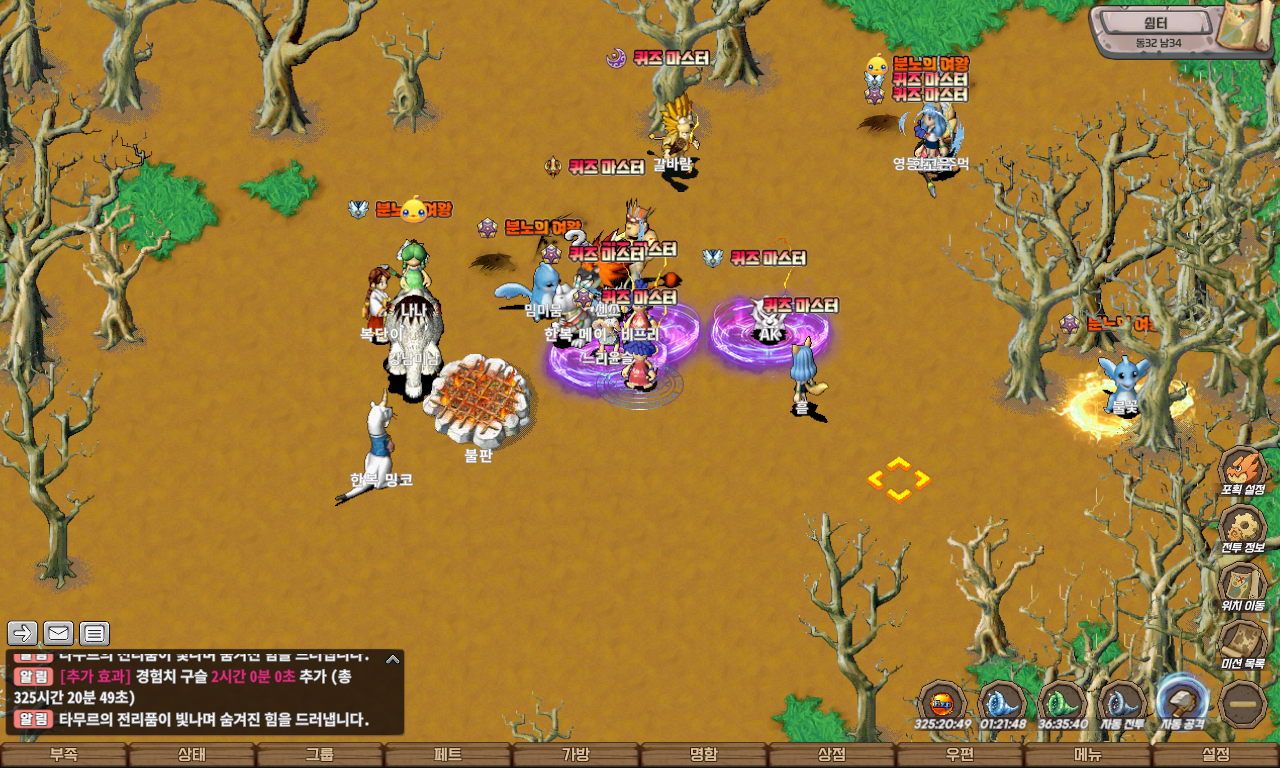Screen dimensions: 1280x768
Task: Open the 메뉴 button on bottom bar
Action: pyautogui.click(x=1088, y=755)
